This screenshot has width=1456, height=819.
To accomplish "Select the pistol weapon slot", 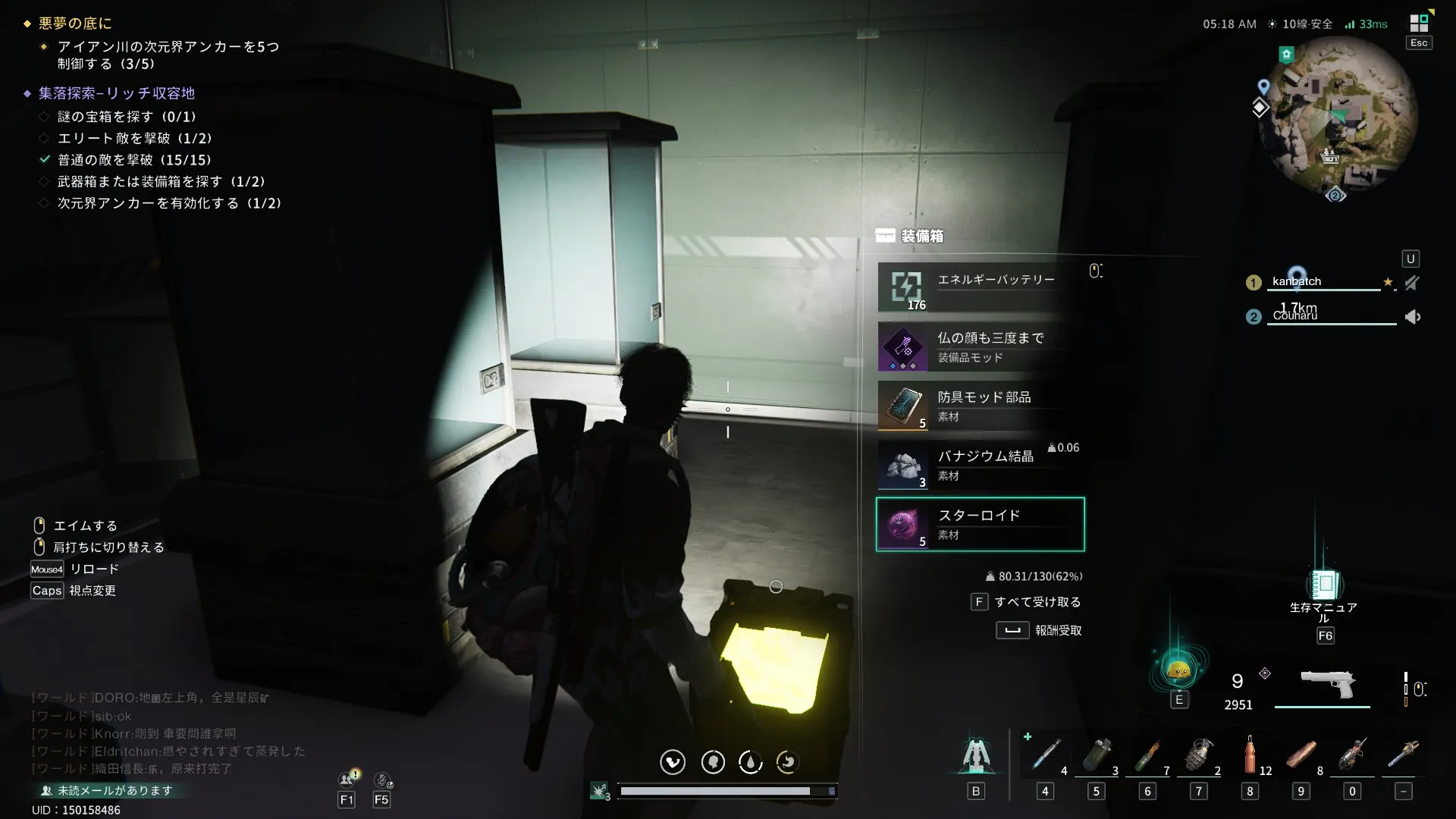I will pos(1327,686).
